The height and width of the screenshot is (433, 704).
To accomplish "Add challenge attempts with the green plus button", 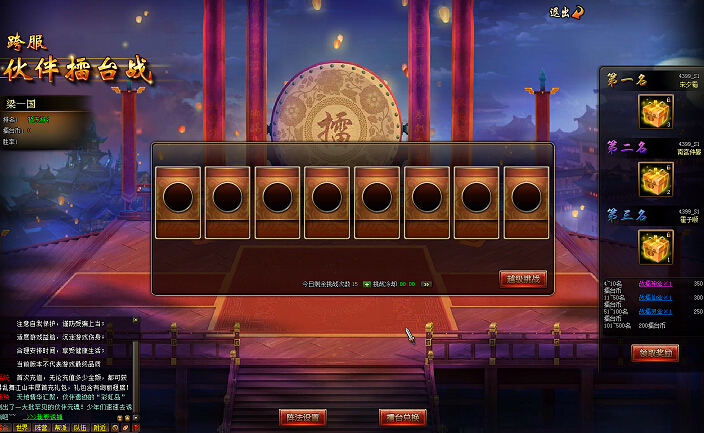I will click(x=366, y=284).
